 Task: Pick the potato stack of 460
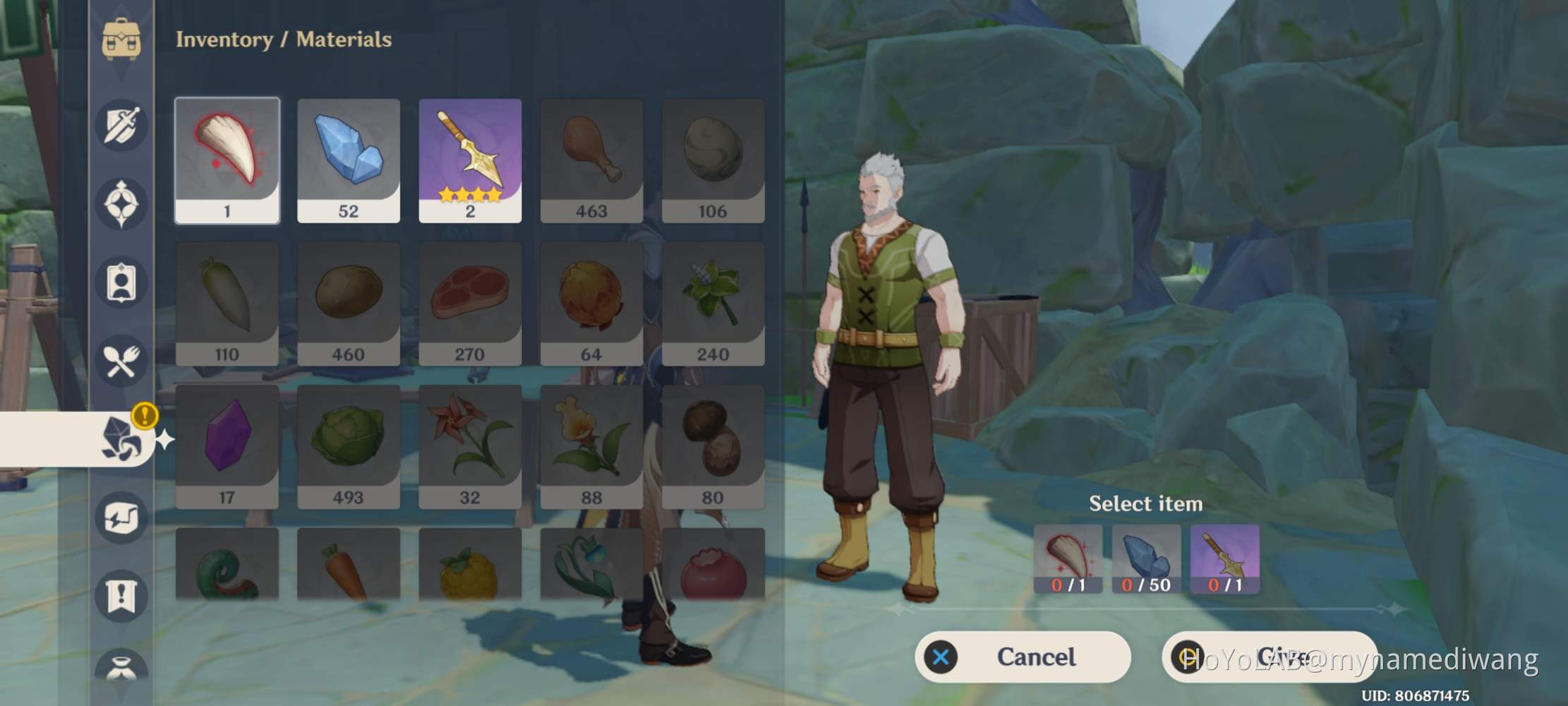pyautogui.click(x=349, y=304)
